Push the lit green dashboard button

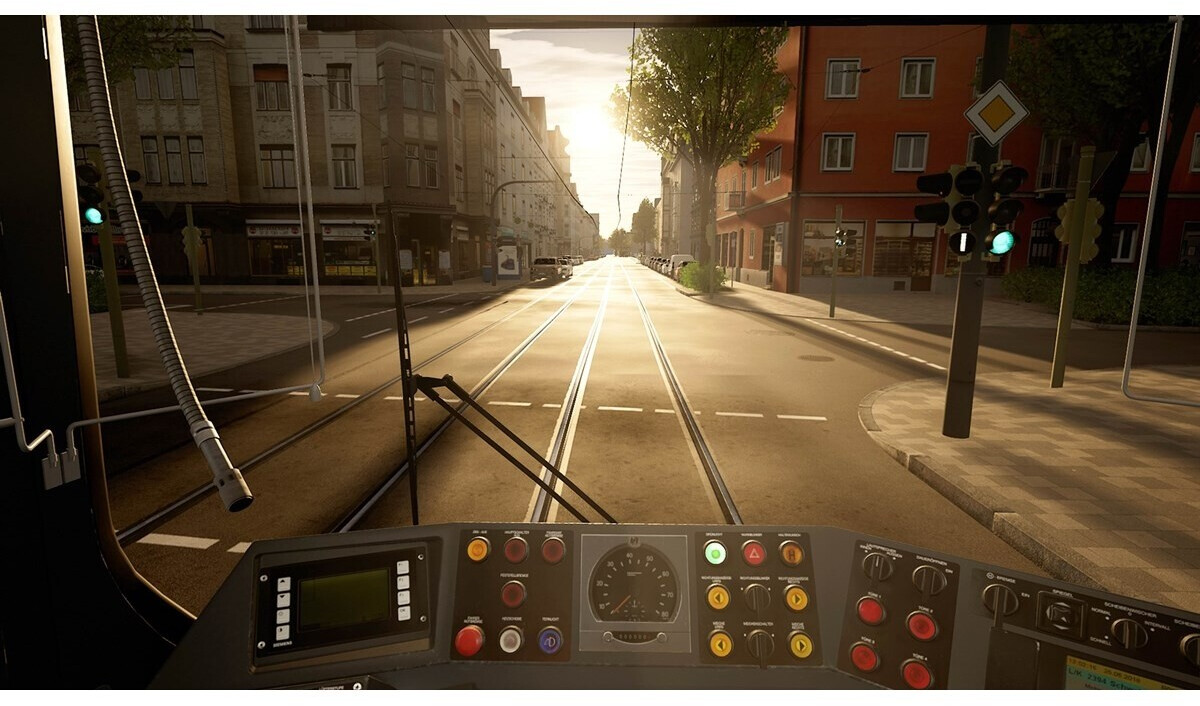715,552
